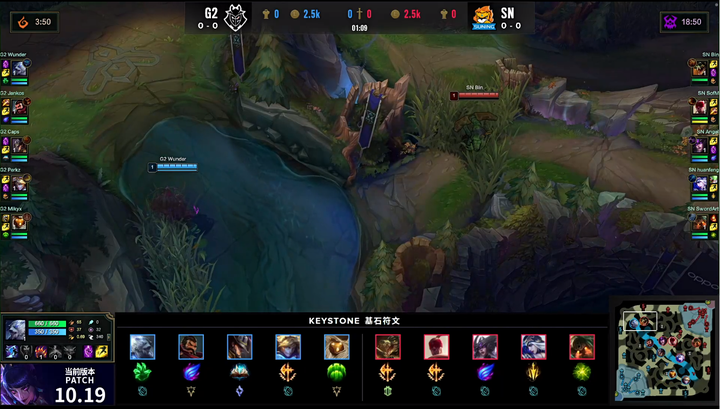
Task: Select SN Bin's champion portrait
Action: [701, 68]
